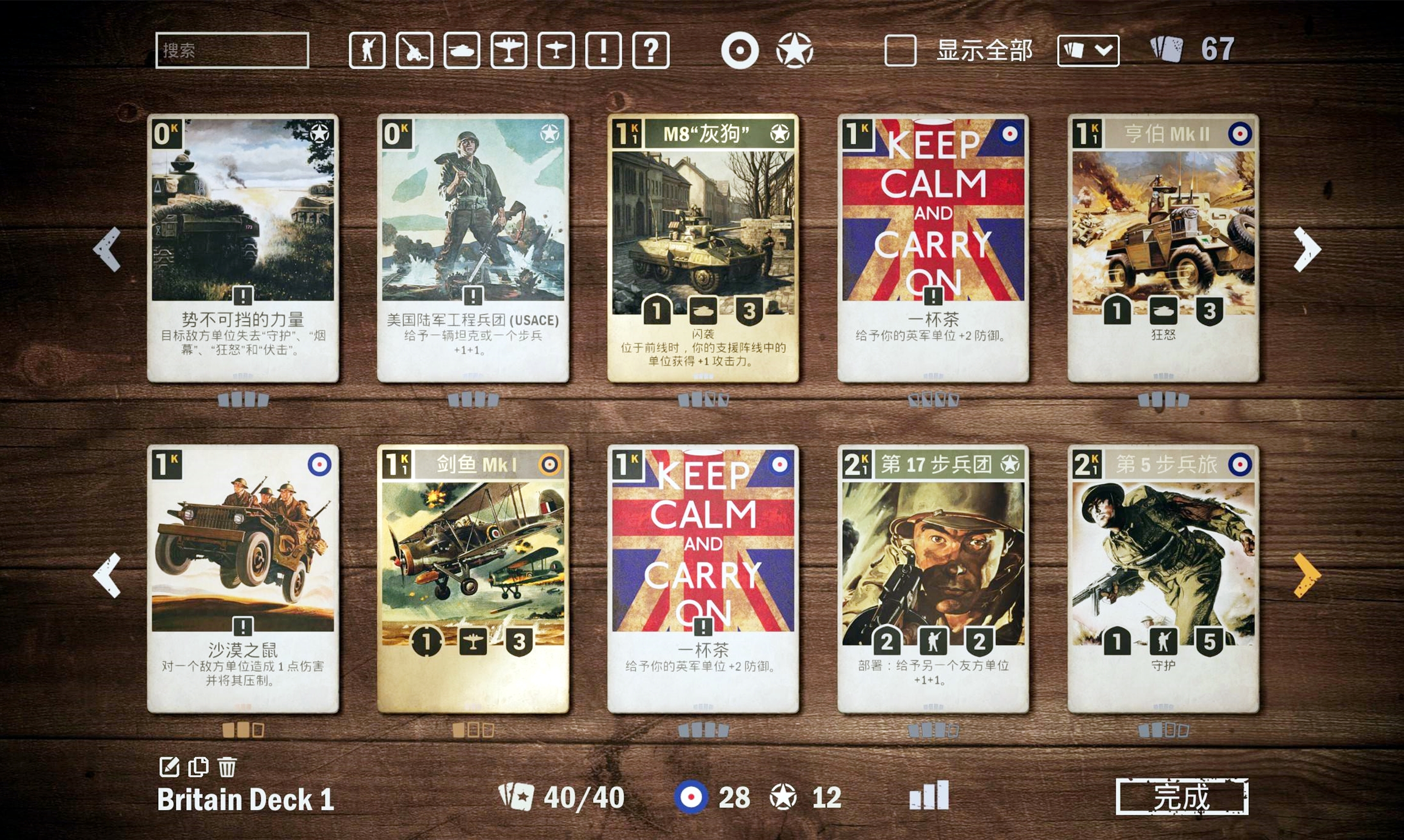This screenshot has width=1404, height=840.
Task: Filter by American star nation icon
Action: click(795, 50)
